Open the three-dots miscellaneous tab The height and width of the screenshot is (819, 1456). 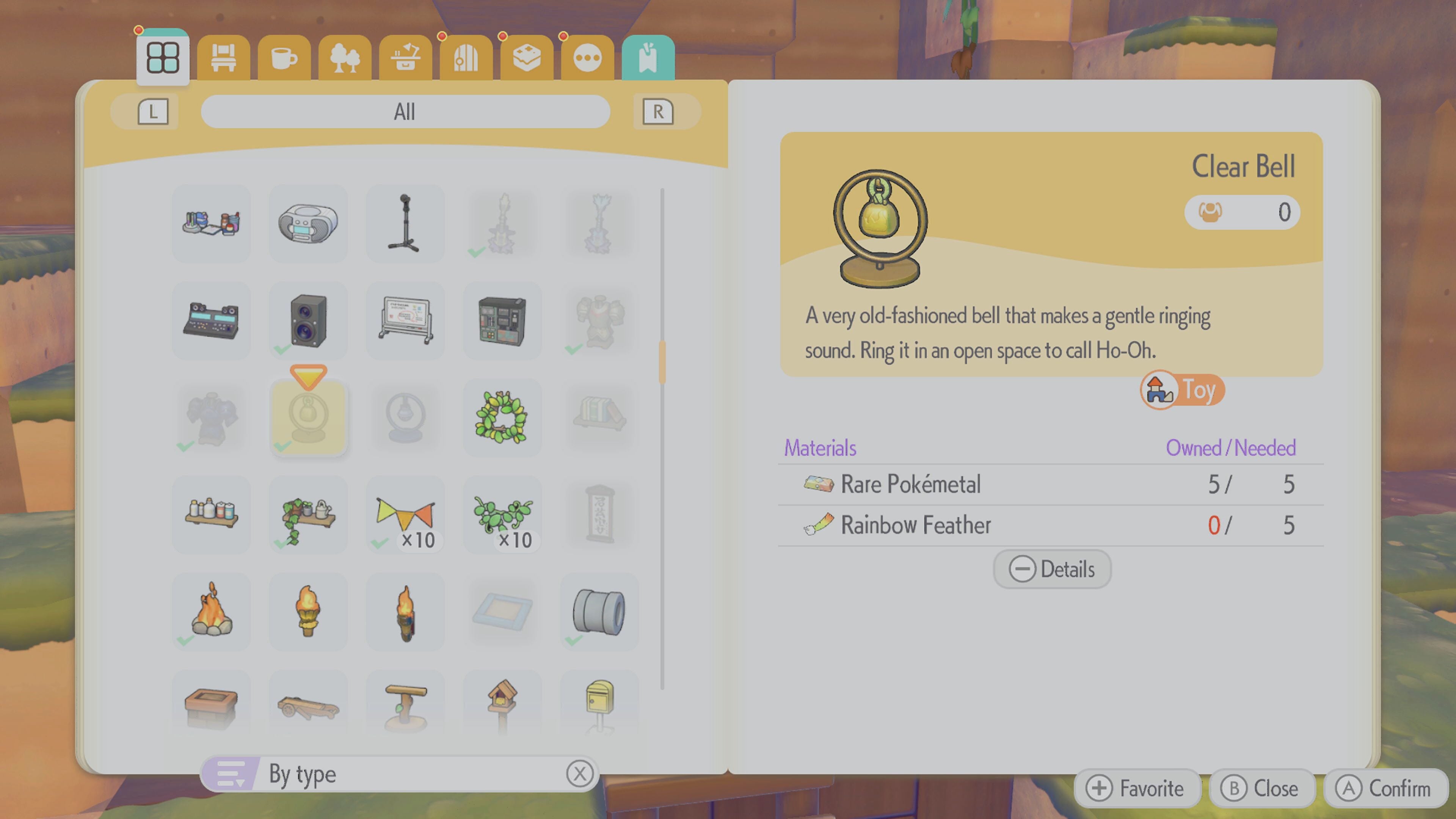(x=587, y=58)
